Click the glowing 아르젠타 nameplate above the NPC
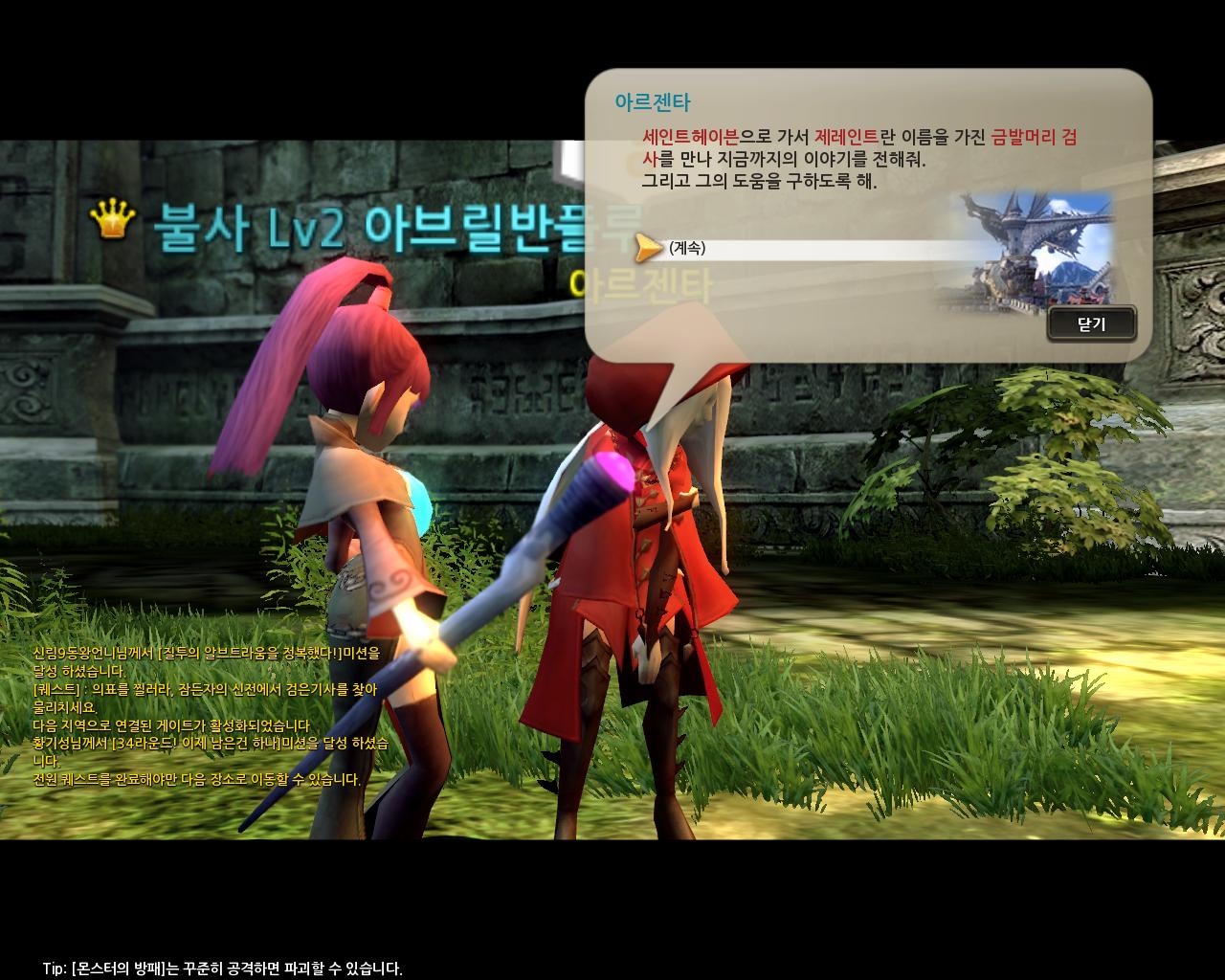This screenshot has height=980, width=1225. coord(642,279)
